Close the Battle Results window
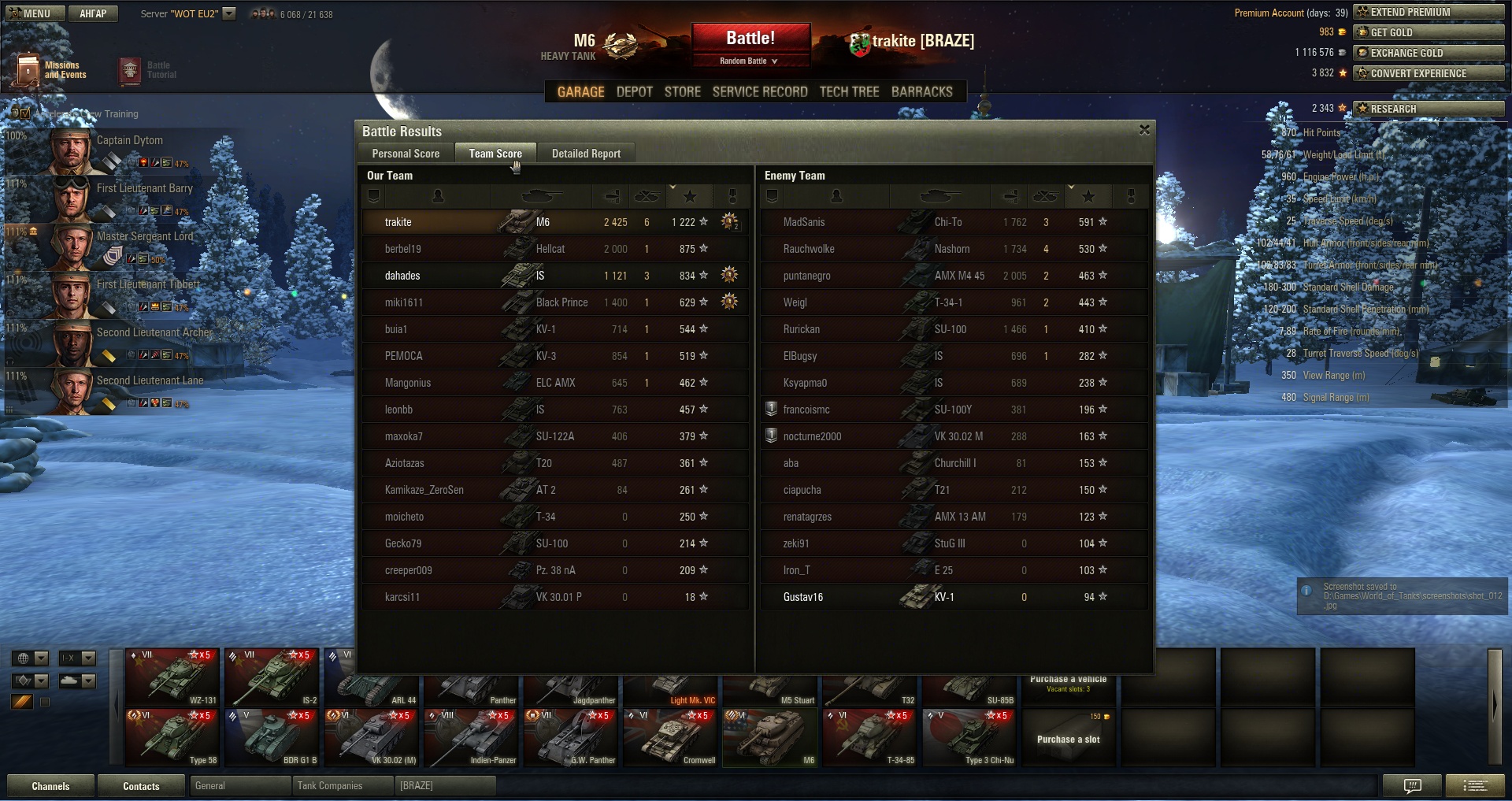Viewport: 1512px width, 801px height. [x=1144, y=130]
